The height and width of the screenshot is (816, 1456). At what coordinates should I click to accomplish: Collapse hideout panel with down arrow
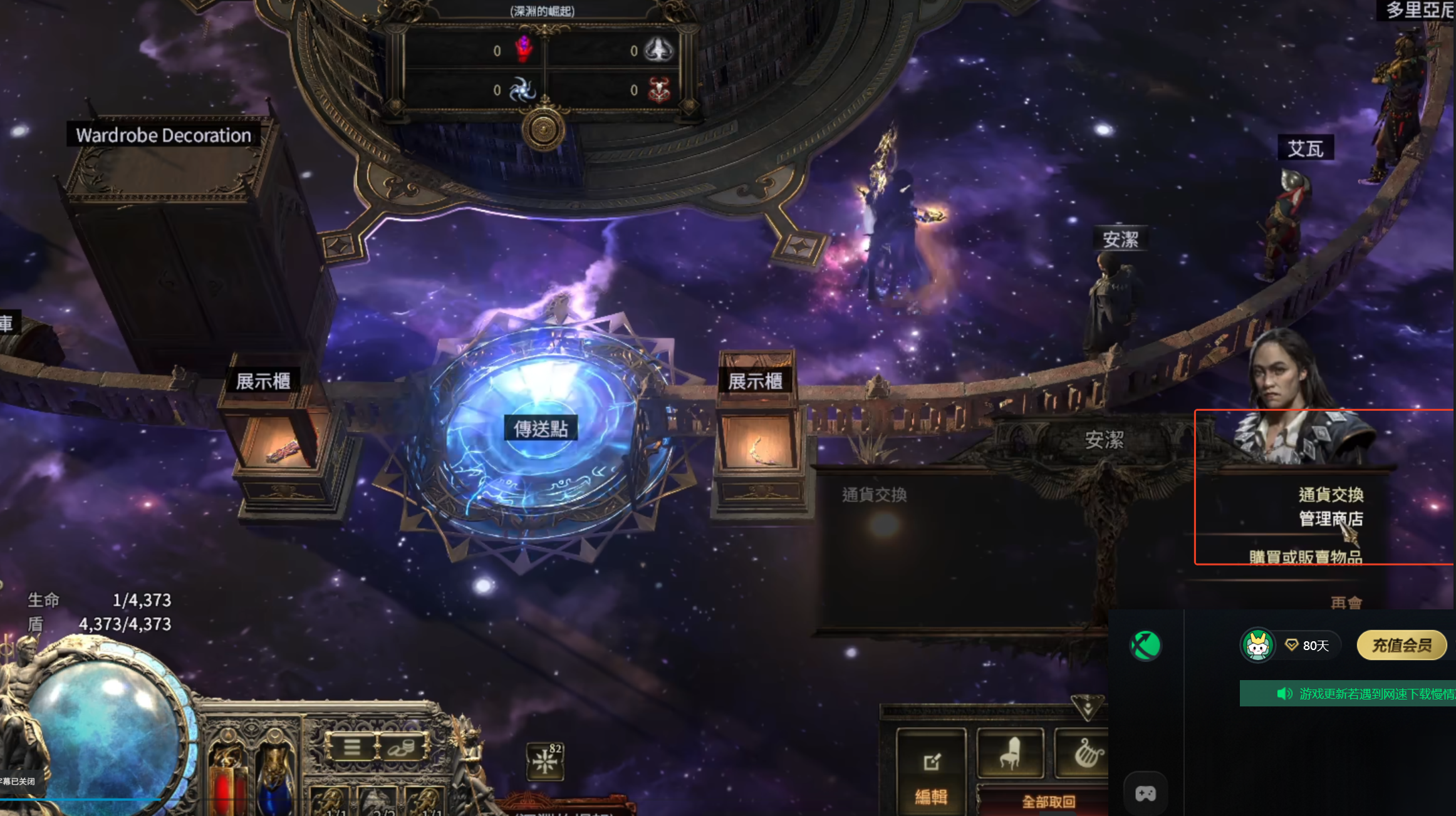tap(1088, 707)
